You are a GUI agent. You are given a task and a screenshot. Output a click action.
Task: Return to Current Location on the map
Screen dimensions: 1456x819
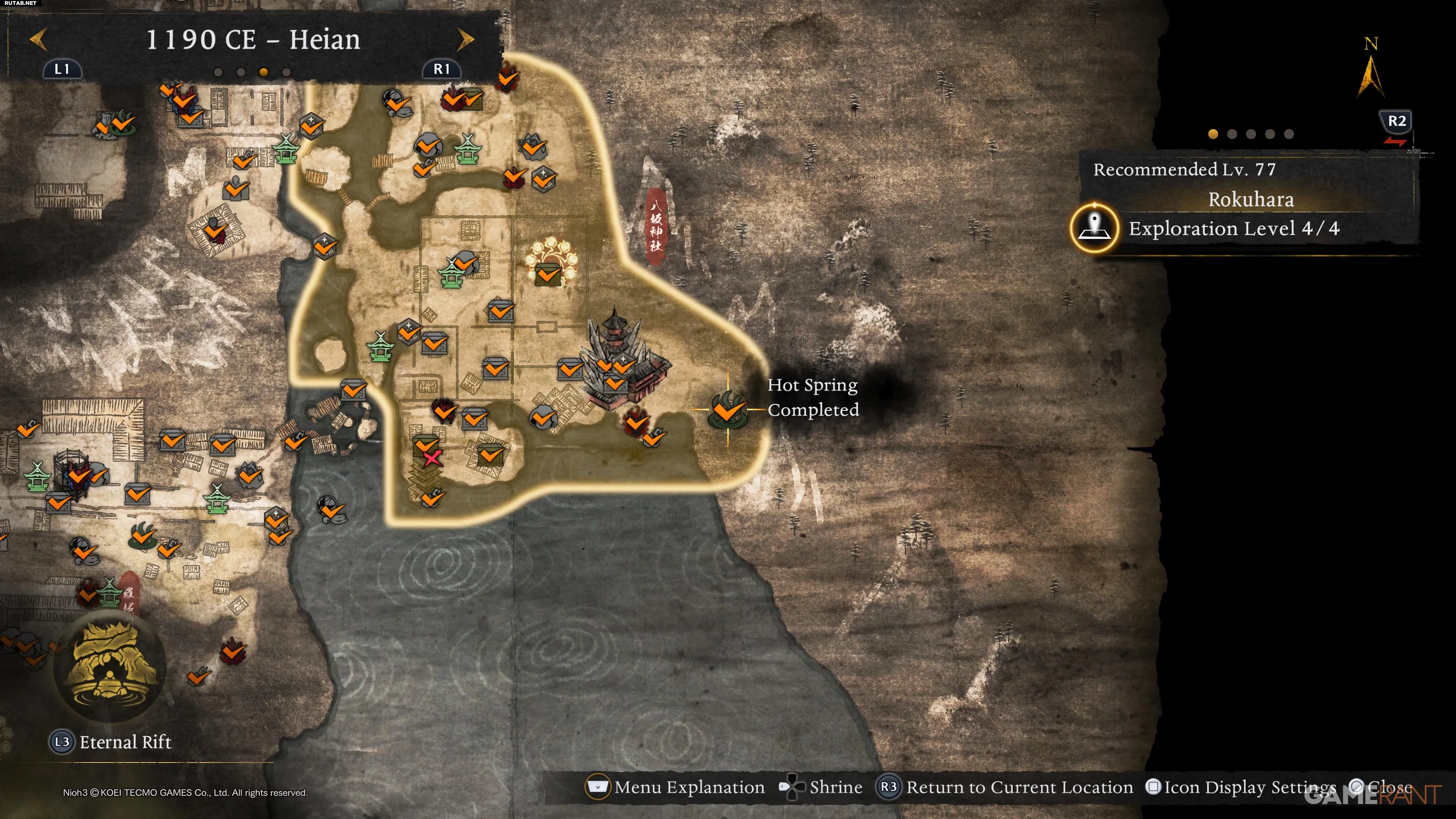tap(1005, 787)
